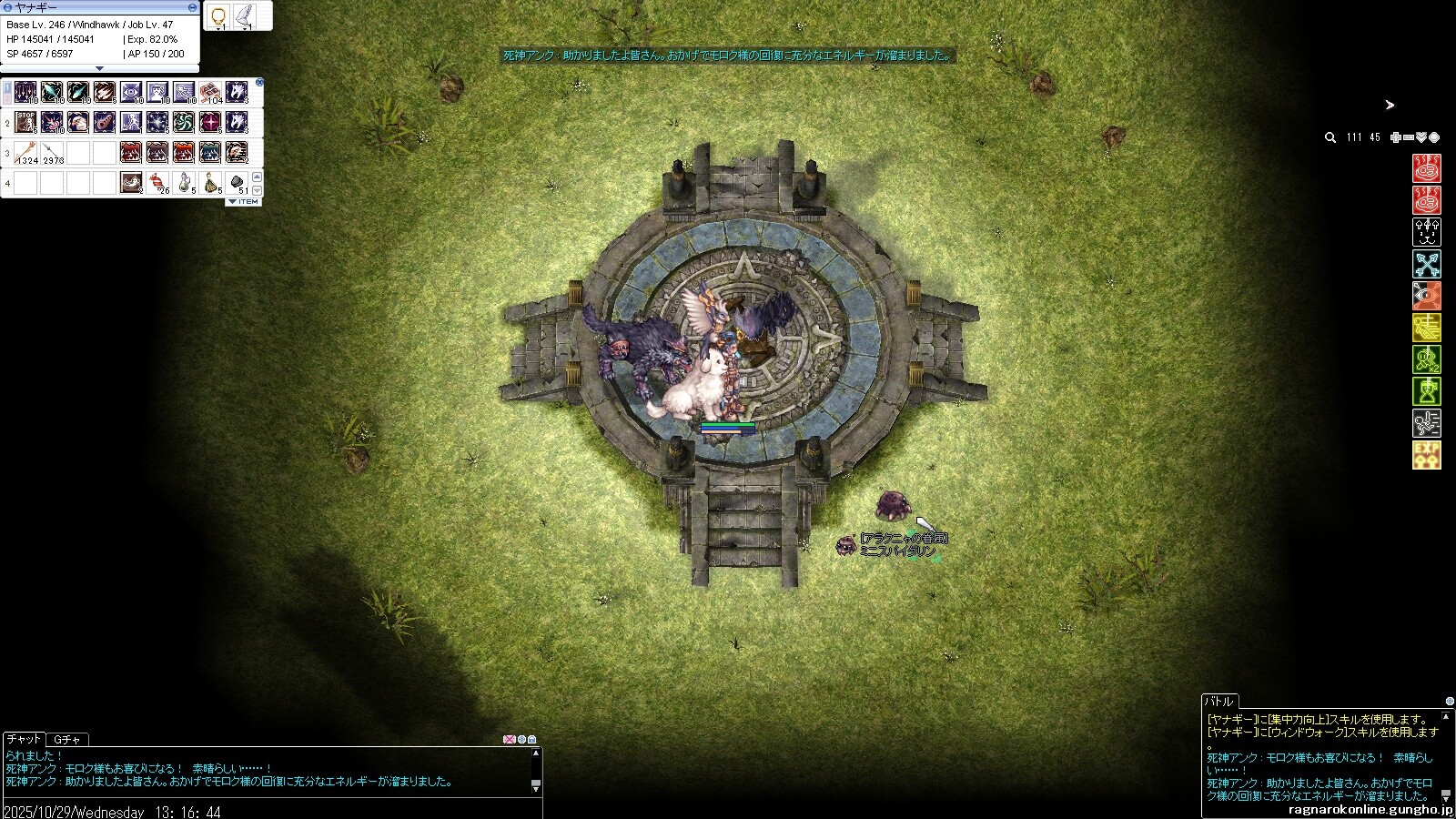This screenshot has height=819, width=1456.
Task: Page the hotbar up with the arrow
Action: (x=257, y=177)
